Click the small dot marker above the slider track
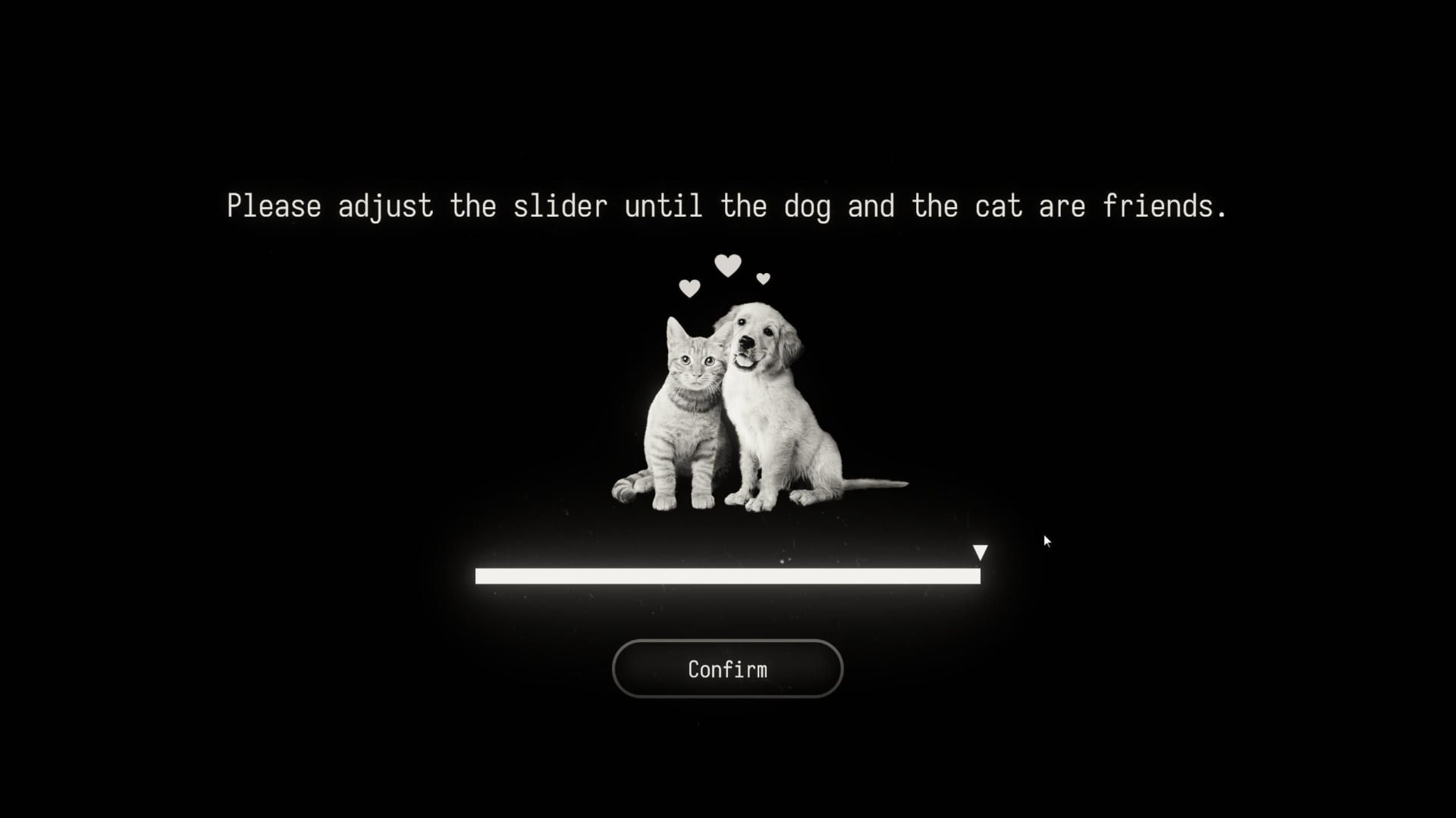1456x818 pixels. click(x=783, y=563)
